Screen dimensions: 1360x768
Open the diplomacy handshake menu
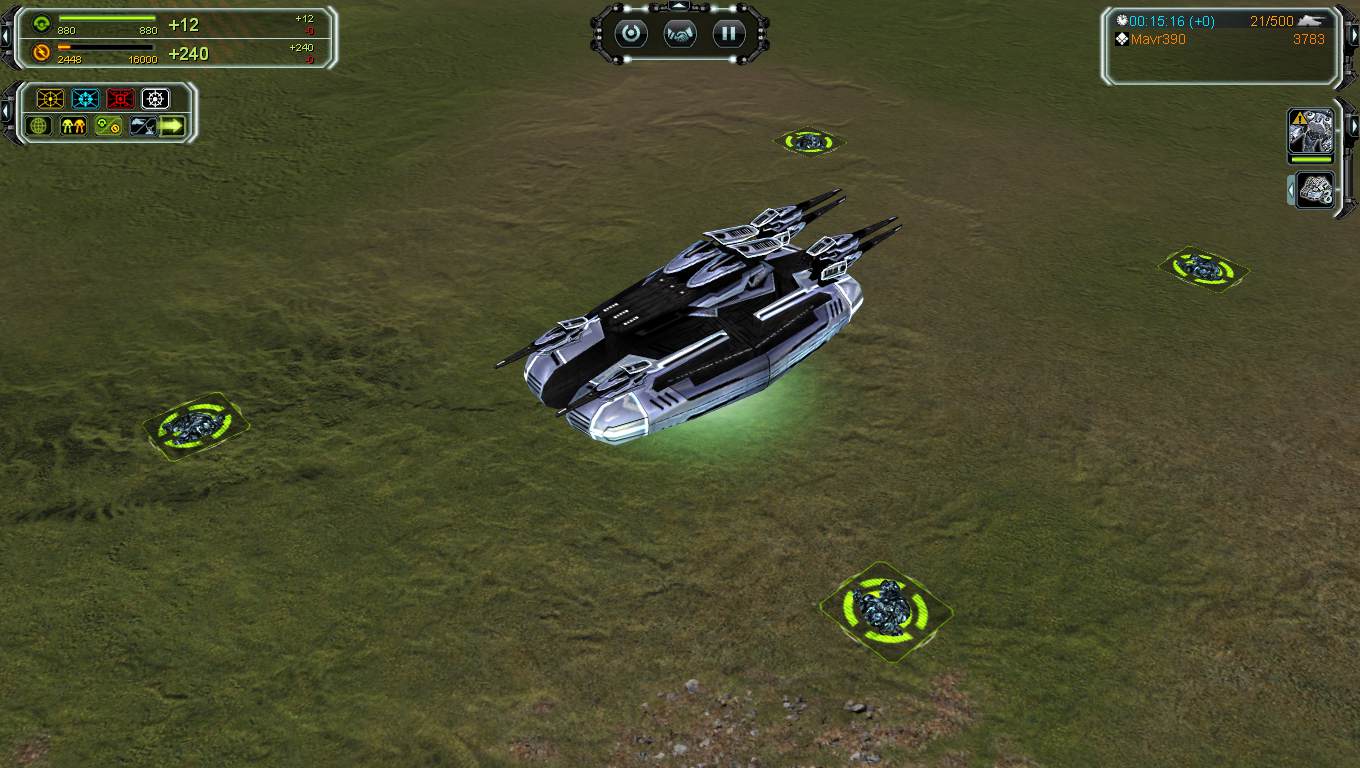[x=680, y=34]
